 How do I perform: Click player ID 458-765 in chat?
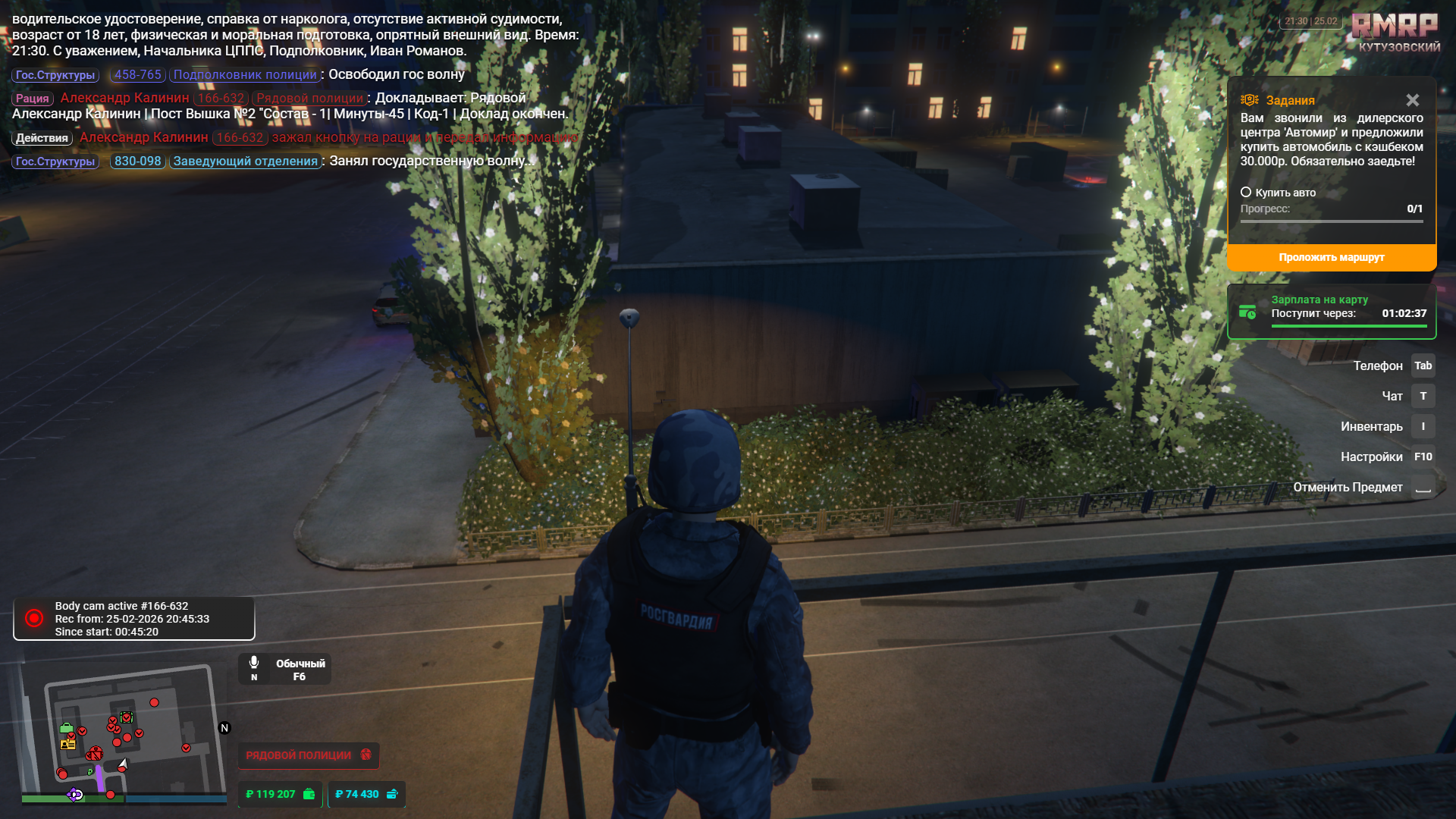pos(137,75)
